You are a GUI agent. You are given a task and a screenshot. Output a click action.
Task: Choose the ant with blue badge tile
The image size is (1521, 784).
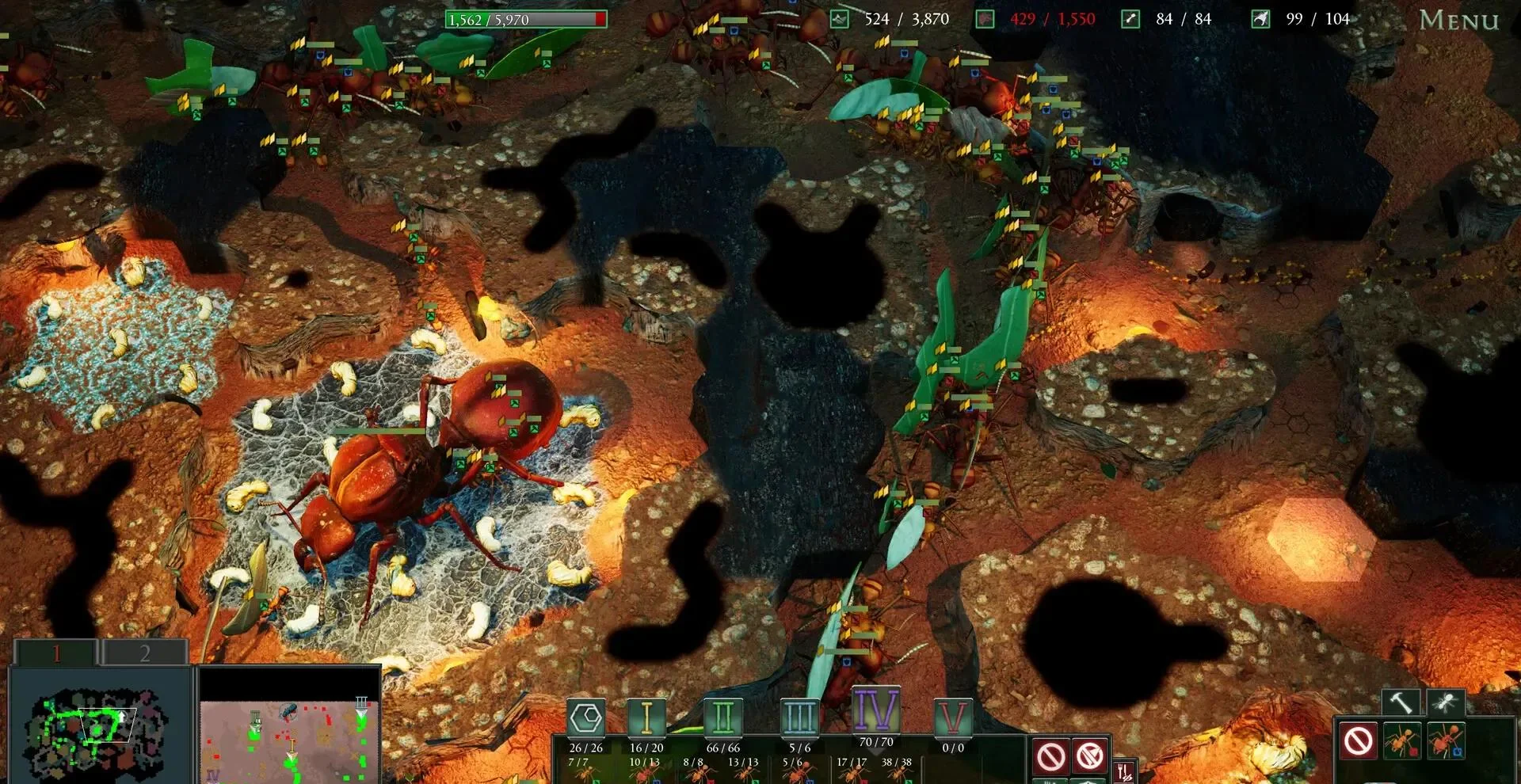[x=1447, y=742]
